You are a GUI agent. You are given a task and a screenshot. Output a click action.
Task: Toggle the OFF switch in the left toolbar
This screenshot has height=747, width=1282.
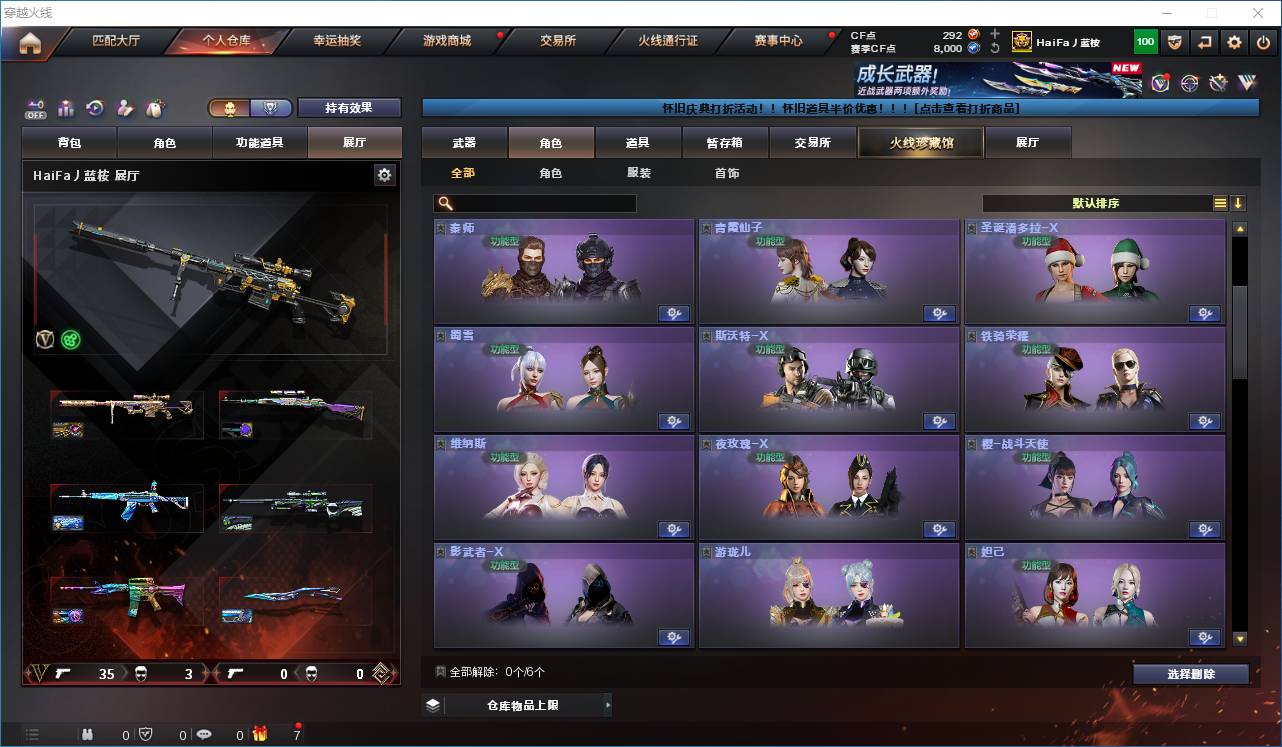[36, 108]
